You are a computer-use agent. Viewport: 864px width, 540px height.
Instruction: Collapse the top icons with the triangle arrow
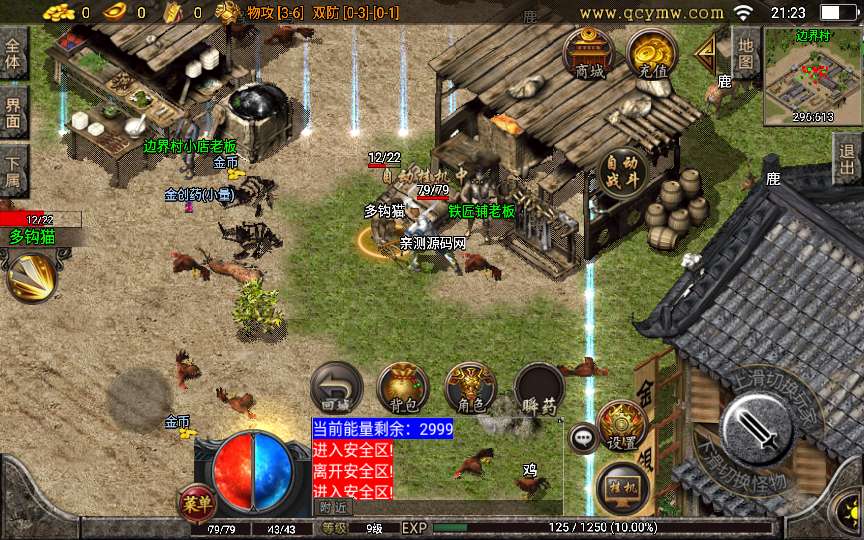(x=708, y=52)
